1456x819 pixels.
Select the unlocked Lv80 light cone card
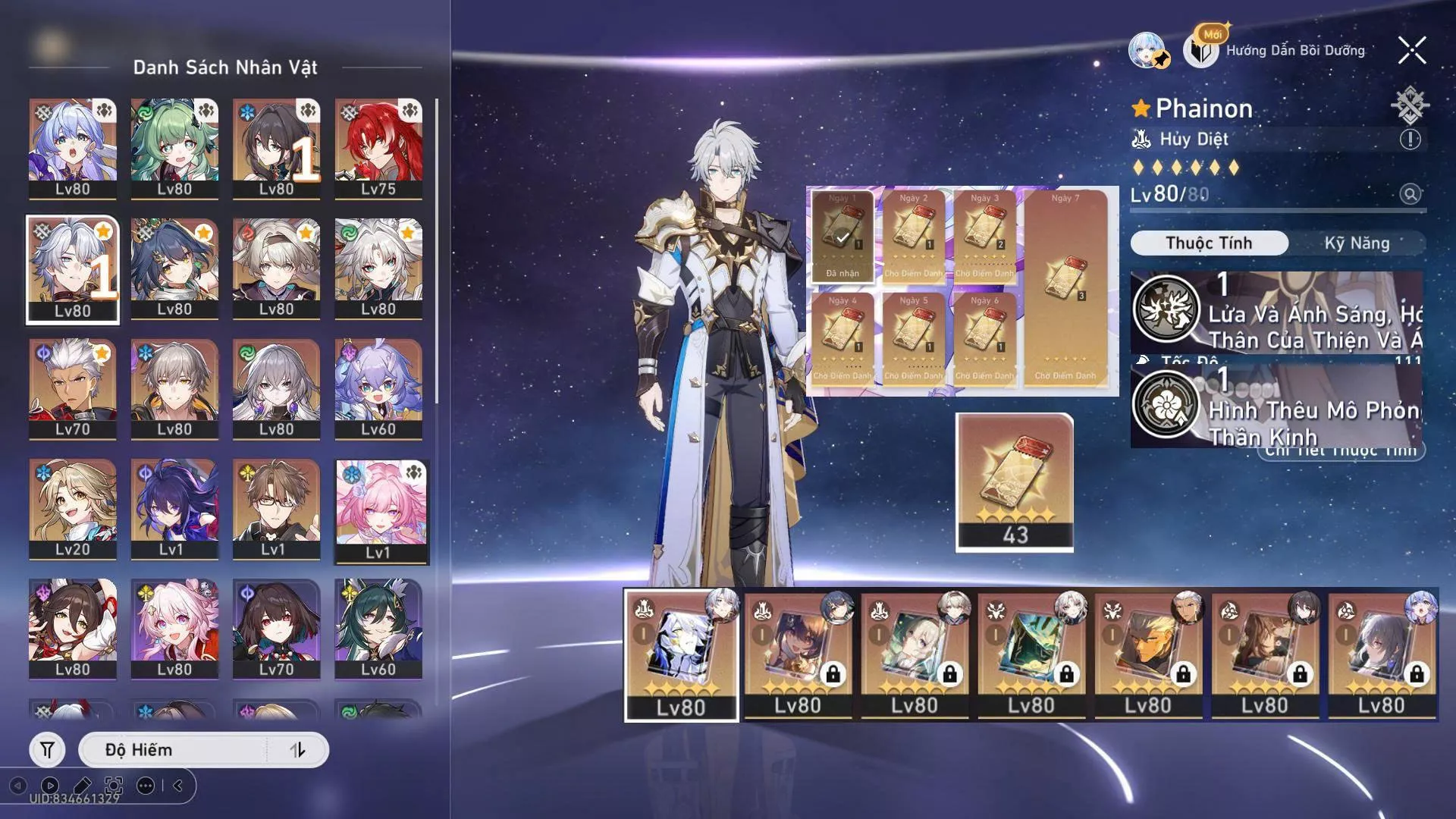[681, 655]
